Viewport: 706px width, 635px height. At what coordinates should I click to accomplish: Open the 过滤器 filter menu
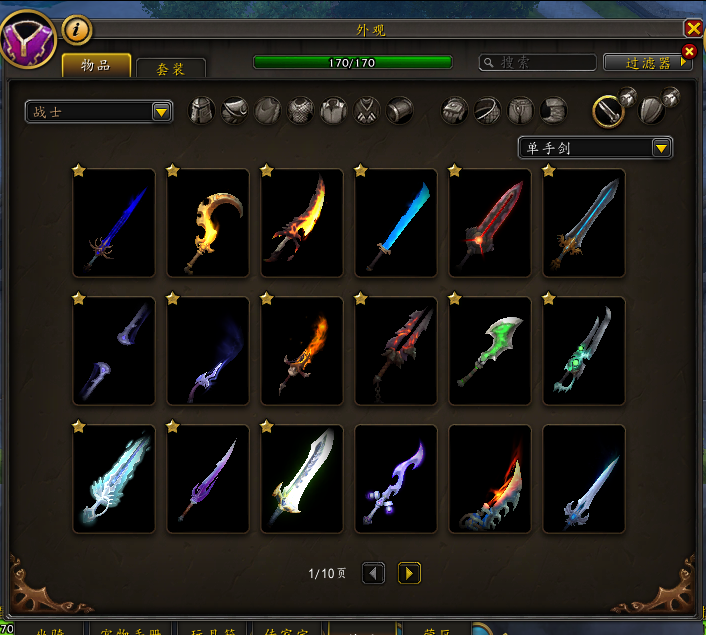click(x=648, y=62)
